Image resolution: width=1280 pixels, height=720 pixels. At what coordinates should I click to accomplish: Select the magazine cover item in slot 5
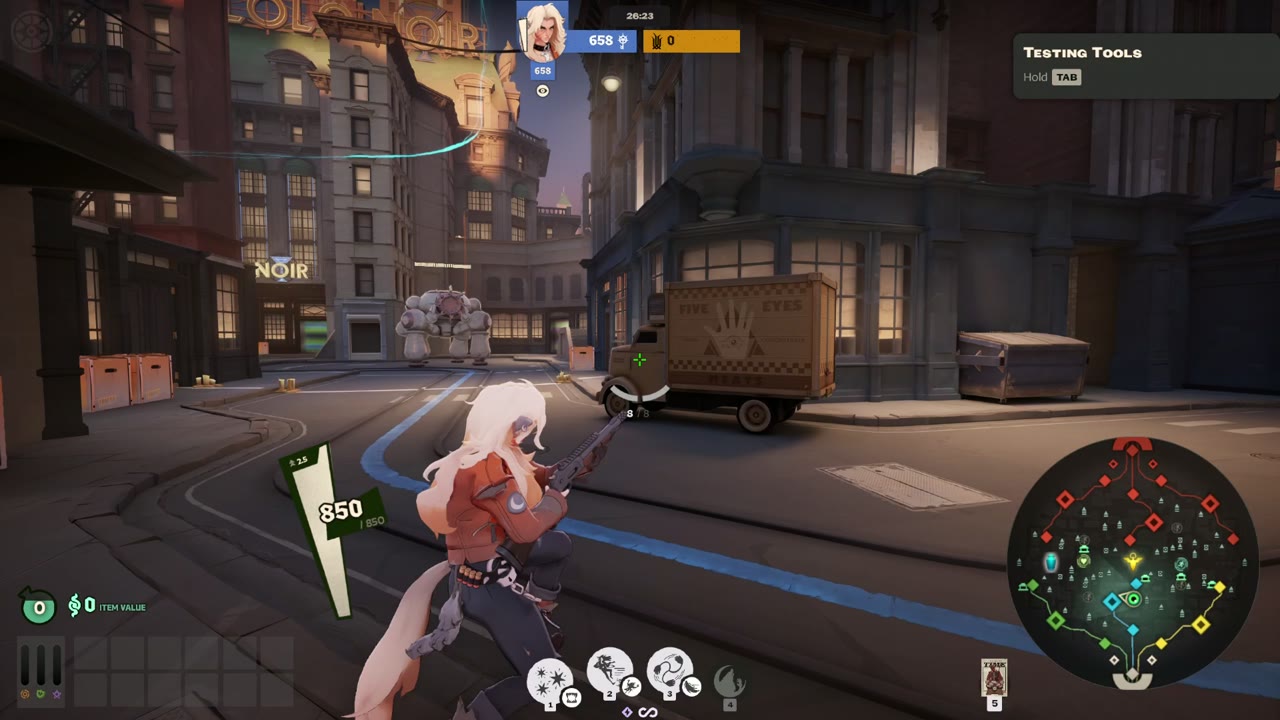click(994, 677)
